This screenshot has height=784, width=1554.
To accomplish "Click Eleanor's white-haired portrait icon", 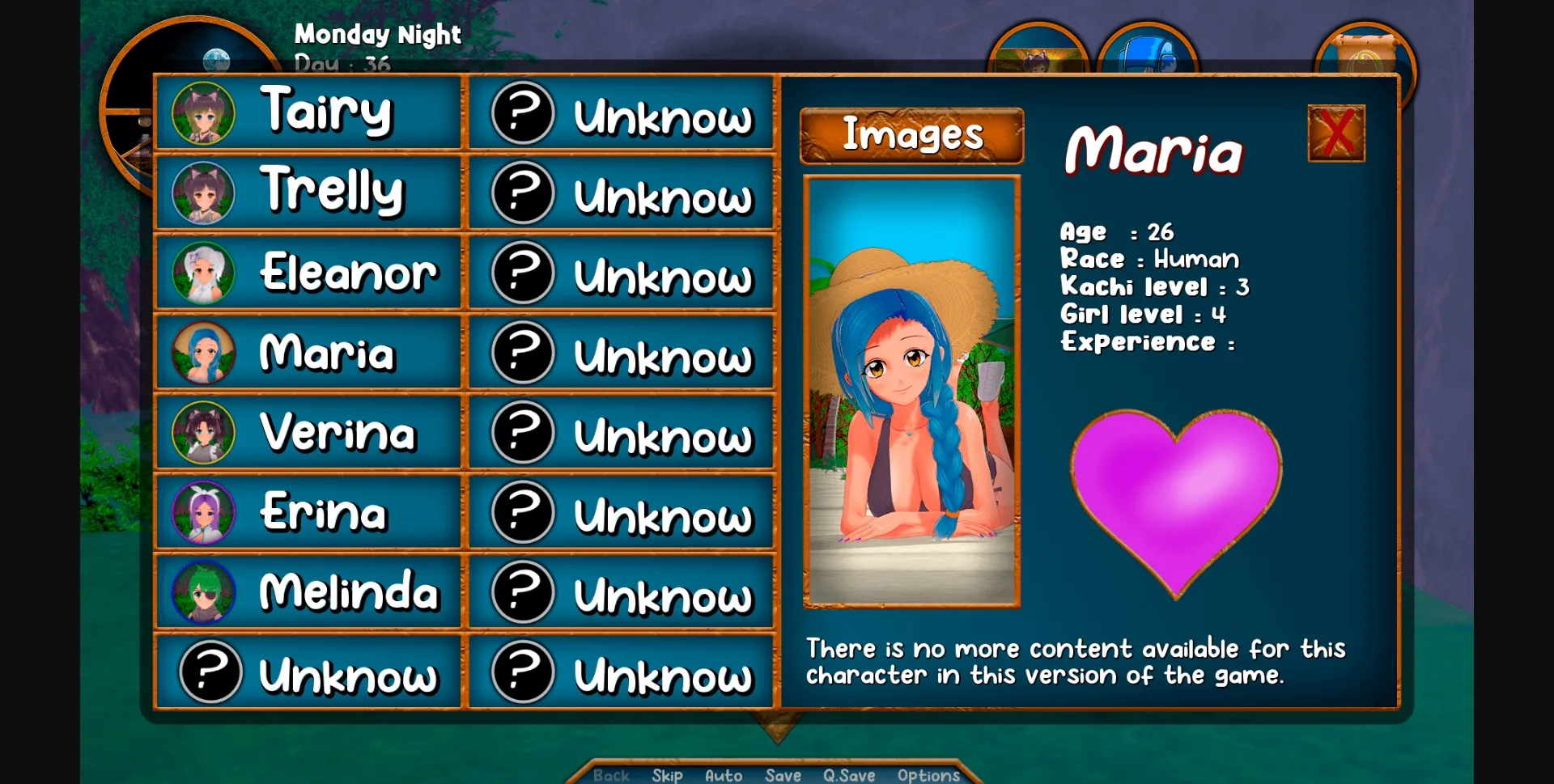I will tap(204, 273).
